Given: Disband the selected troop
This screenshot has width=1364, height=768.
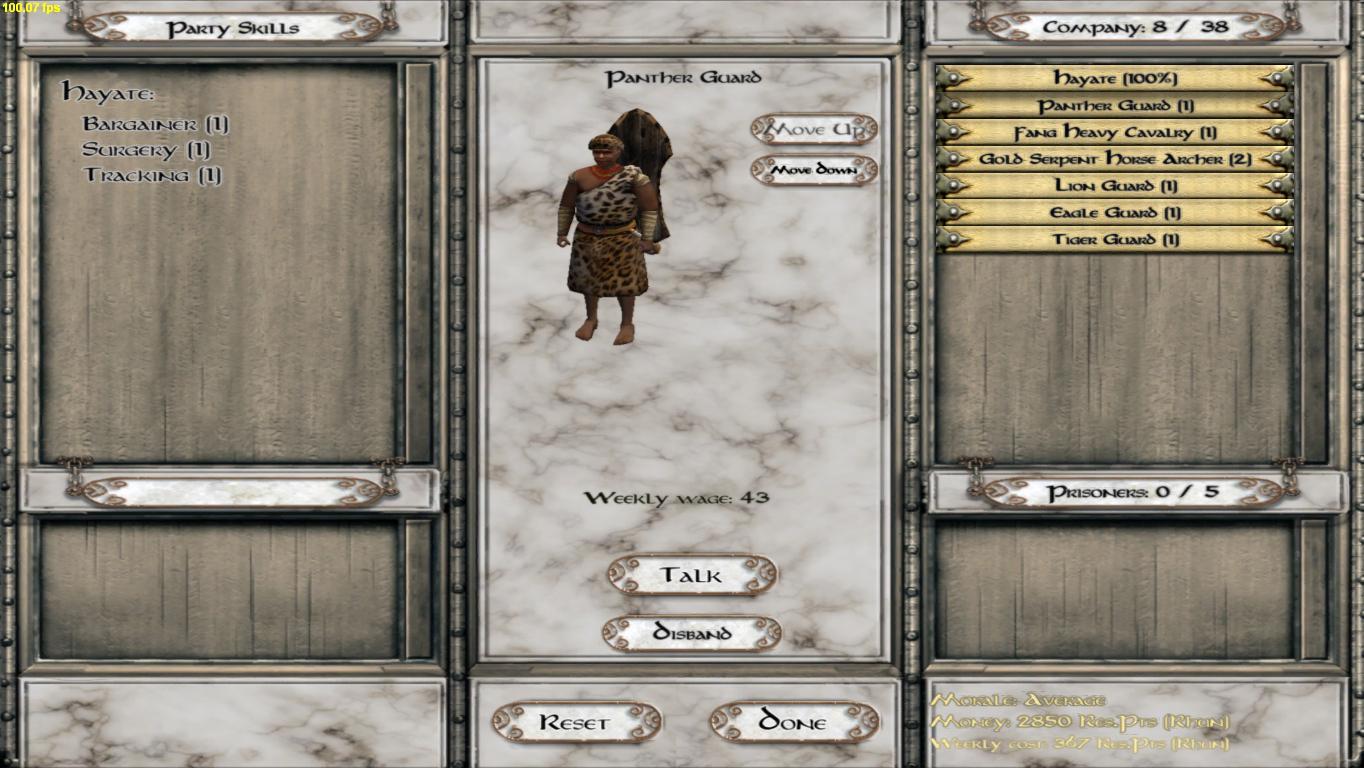Looking at the screenshot, I should [x=691, y=633].
